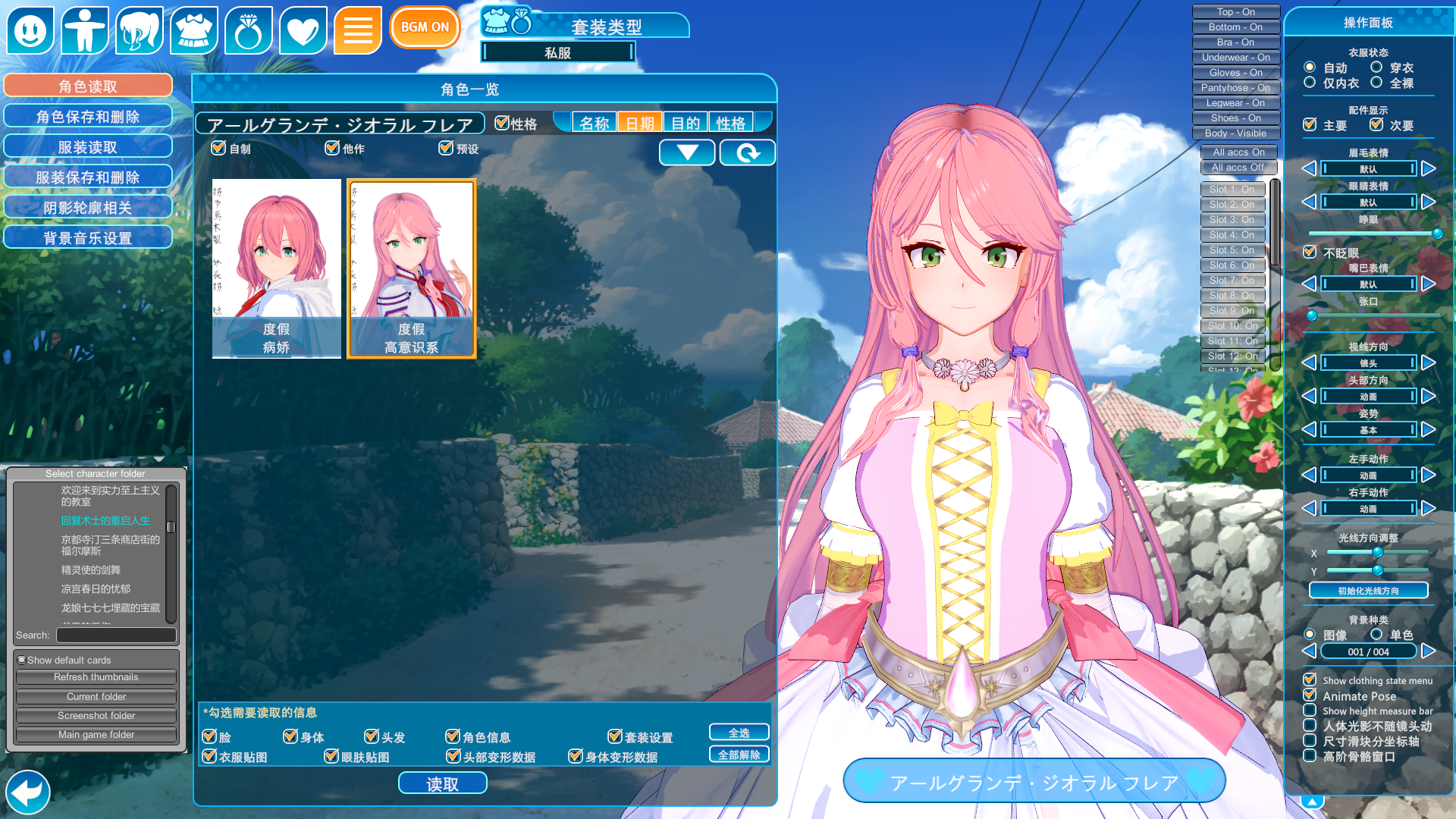This screenshot has height=819, width=1456.
Task: Toggle the 自制 filter checkbox
Action: tap(219, 148)
